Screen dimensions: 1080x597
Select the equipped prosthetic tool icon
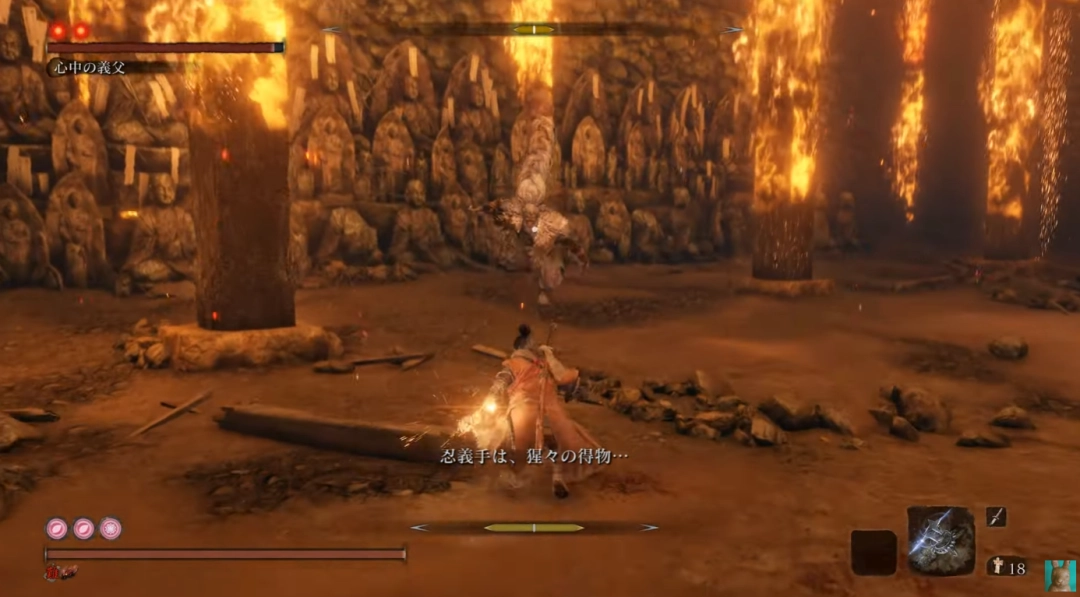pos(940,540)
